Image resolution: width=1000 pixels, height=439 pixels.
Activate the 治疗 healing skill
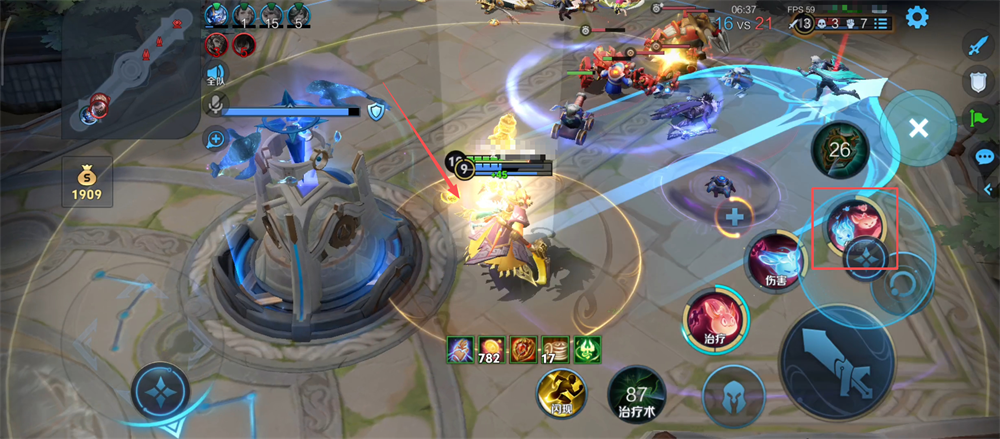(715, 320)
